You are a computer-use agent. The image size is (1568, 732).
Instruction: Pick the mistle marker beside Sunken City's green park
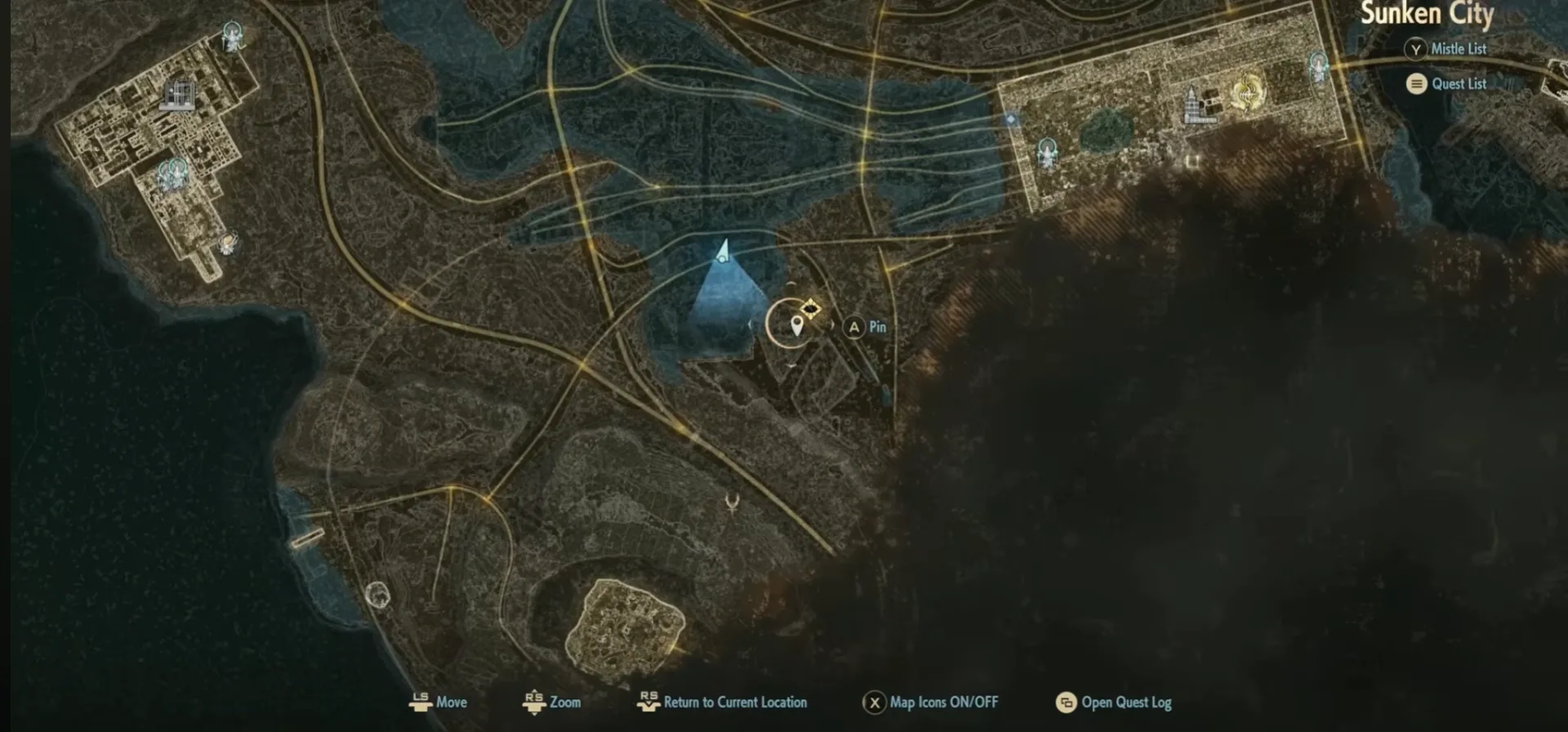point(1047,152)
